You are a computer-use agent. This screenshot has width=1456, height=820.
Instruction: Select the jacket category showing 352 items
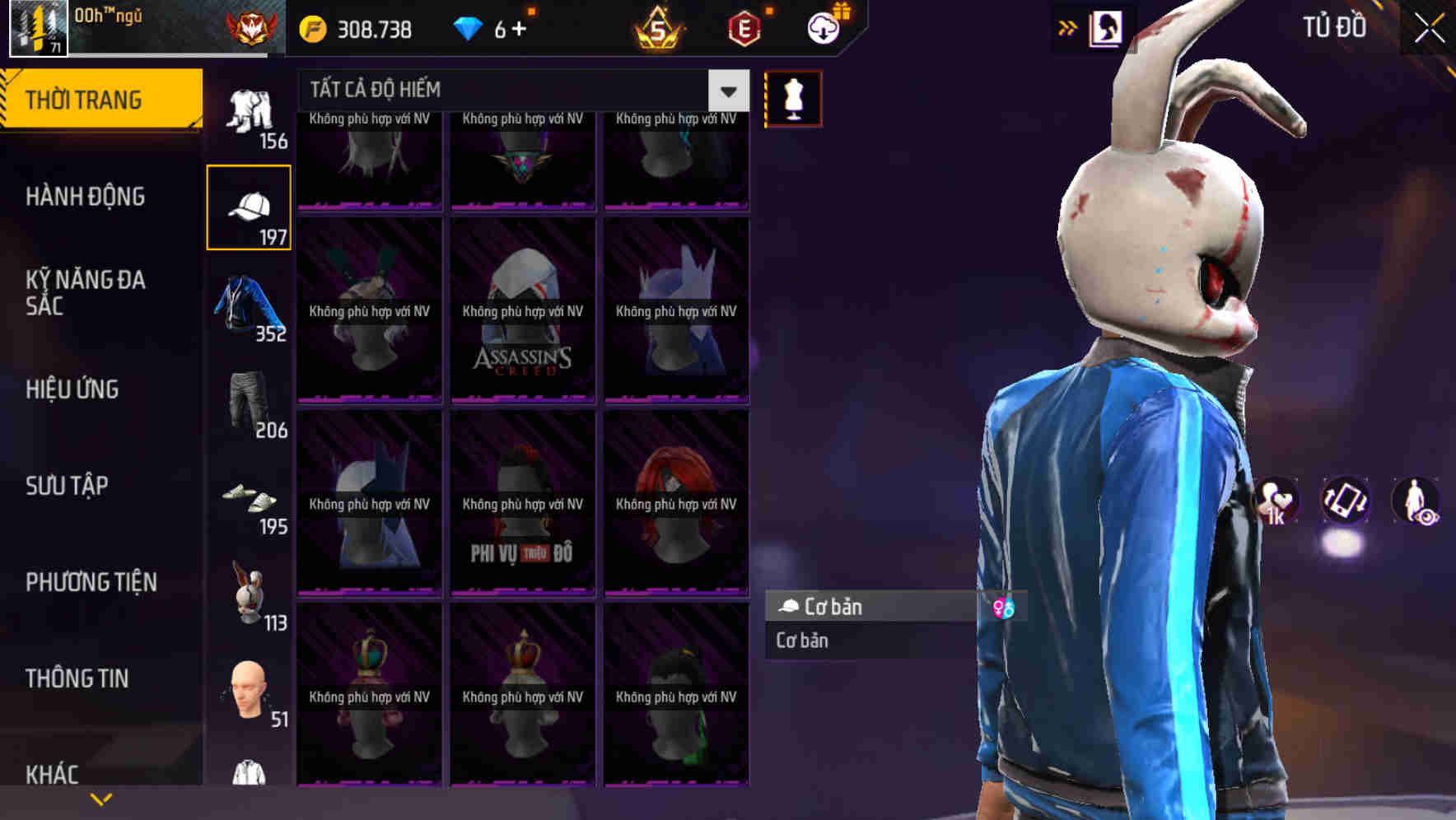pos(247,305)
